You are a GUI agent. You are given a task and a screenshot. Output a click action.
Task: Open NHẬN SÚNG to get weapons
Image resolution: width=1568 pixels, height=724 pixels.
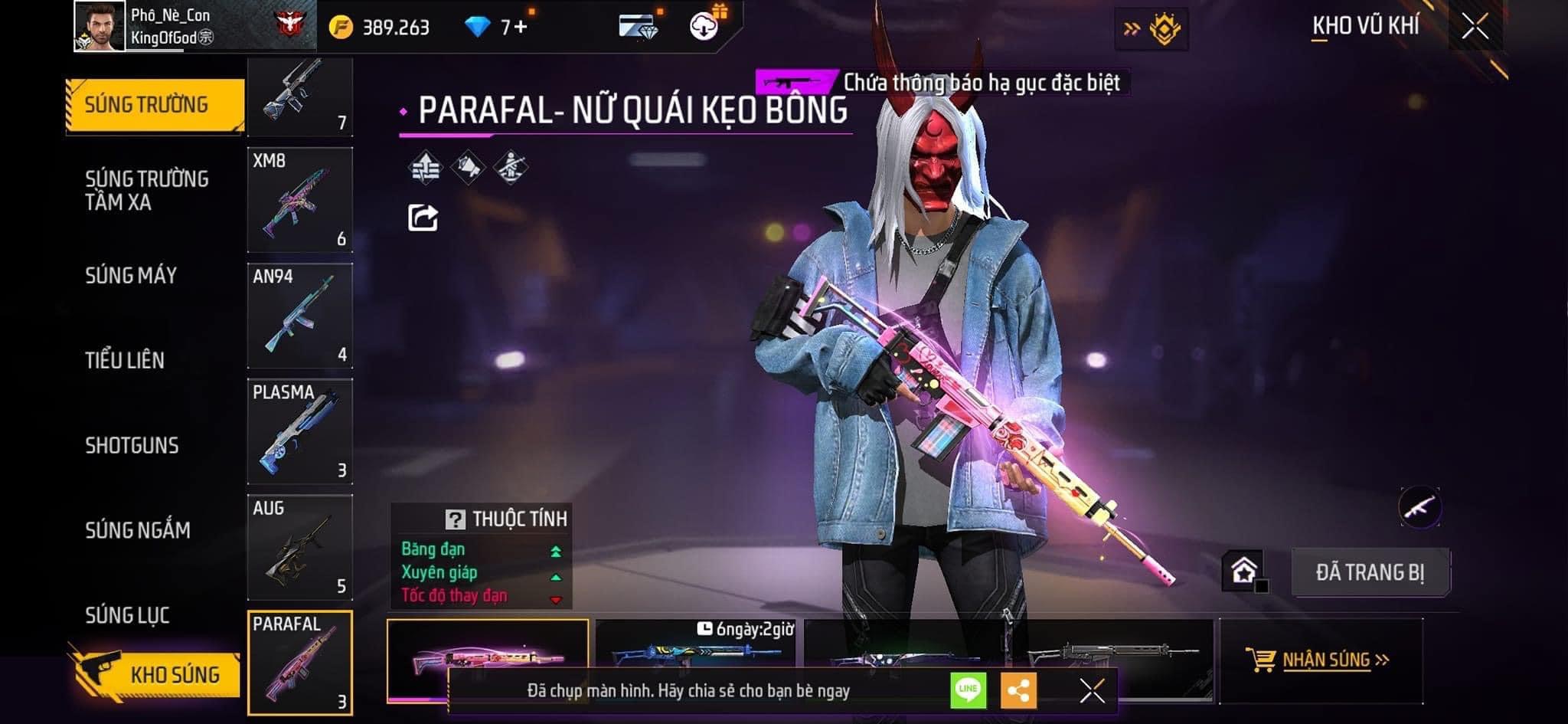tap(1323, 660)
